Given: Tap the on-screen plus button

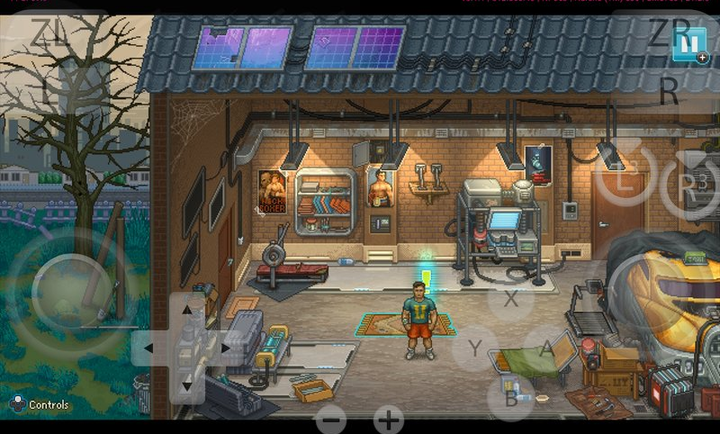Looking at the screenshot, I should [x=388, y=419].
